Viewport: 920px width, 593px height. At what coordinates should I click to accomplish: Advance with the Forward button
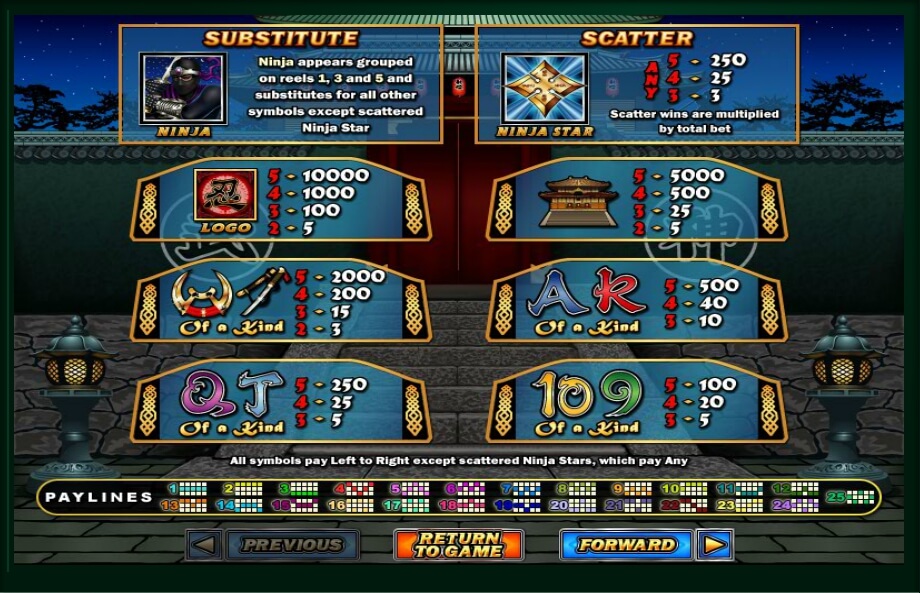click(x=626, y=545)
